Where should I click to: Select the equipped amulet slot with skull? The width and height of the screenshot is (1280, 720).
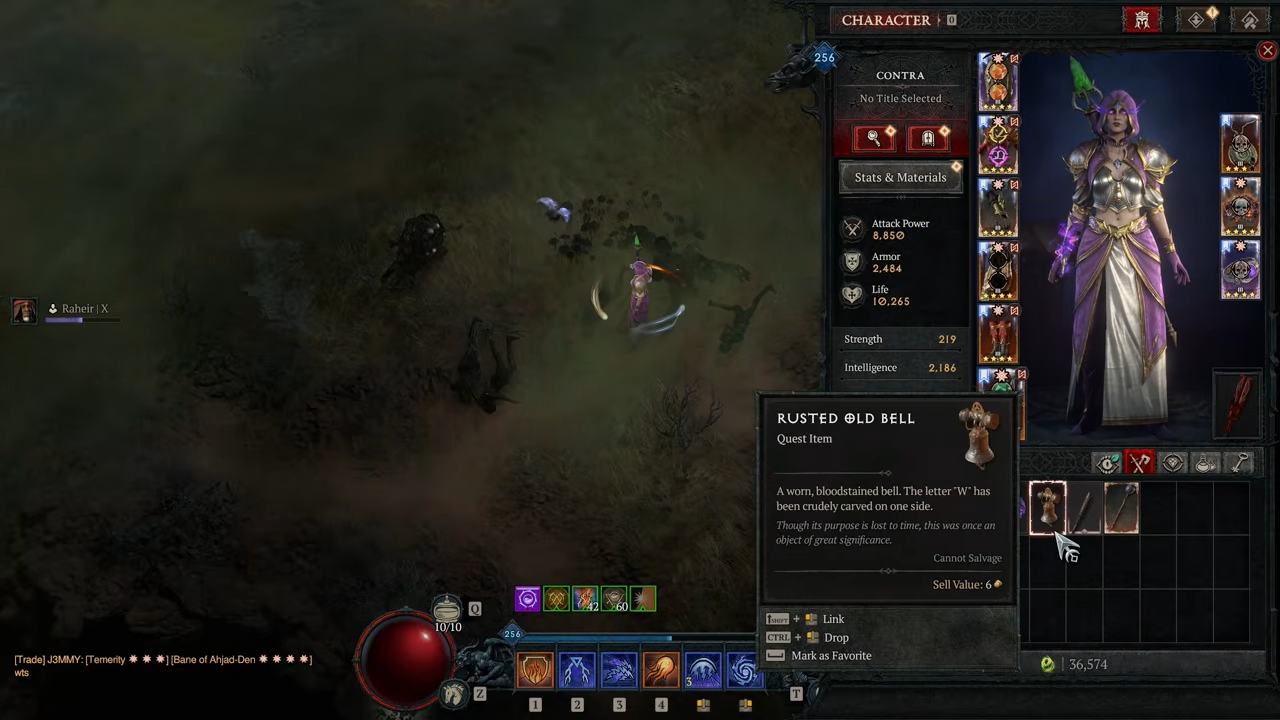pyautogui.click(x=1240, y=143)
